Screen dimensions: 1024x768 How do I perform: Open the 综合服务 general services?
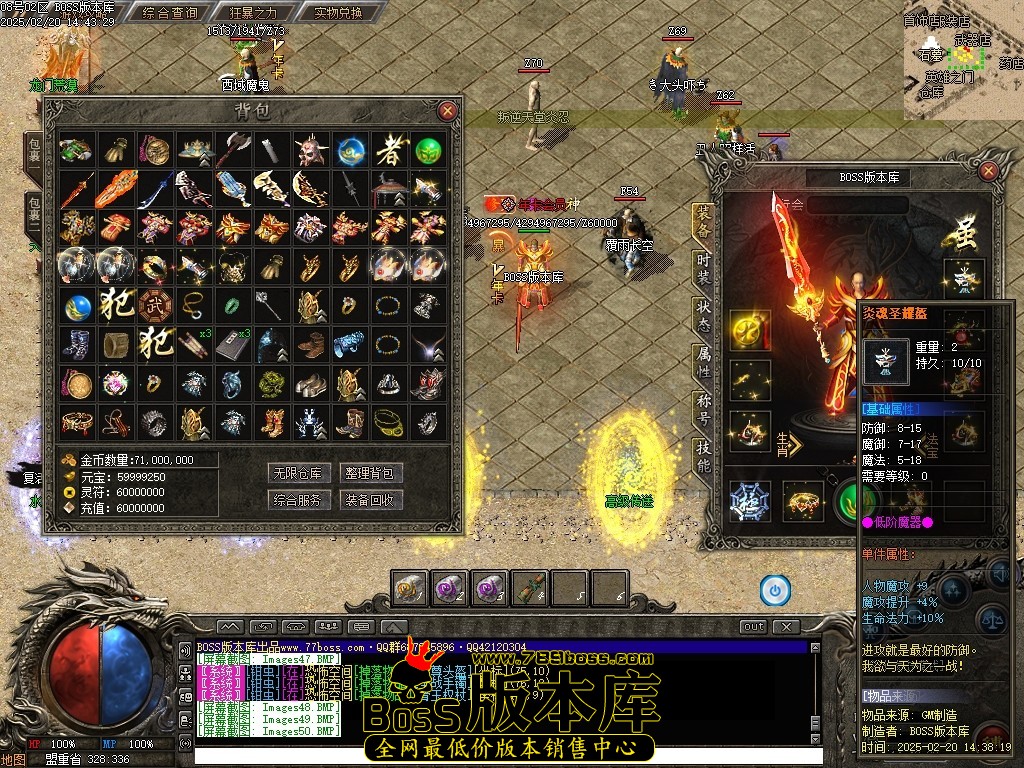(299, 500)
